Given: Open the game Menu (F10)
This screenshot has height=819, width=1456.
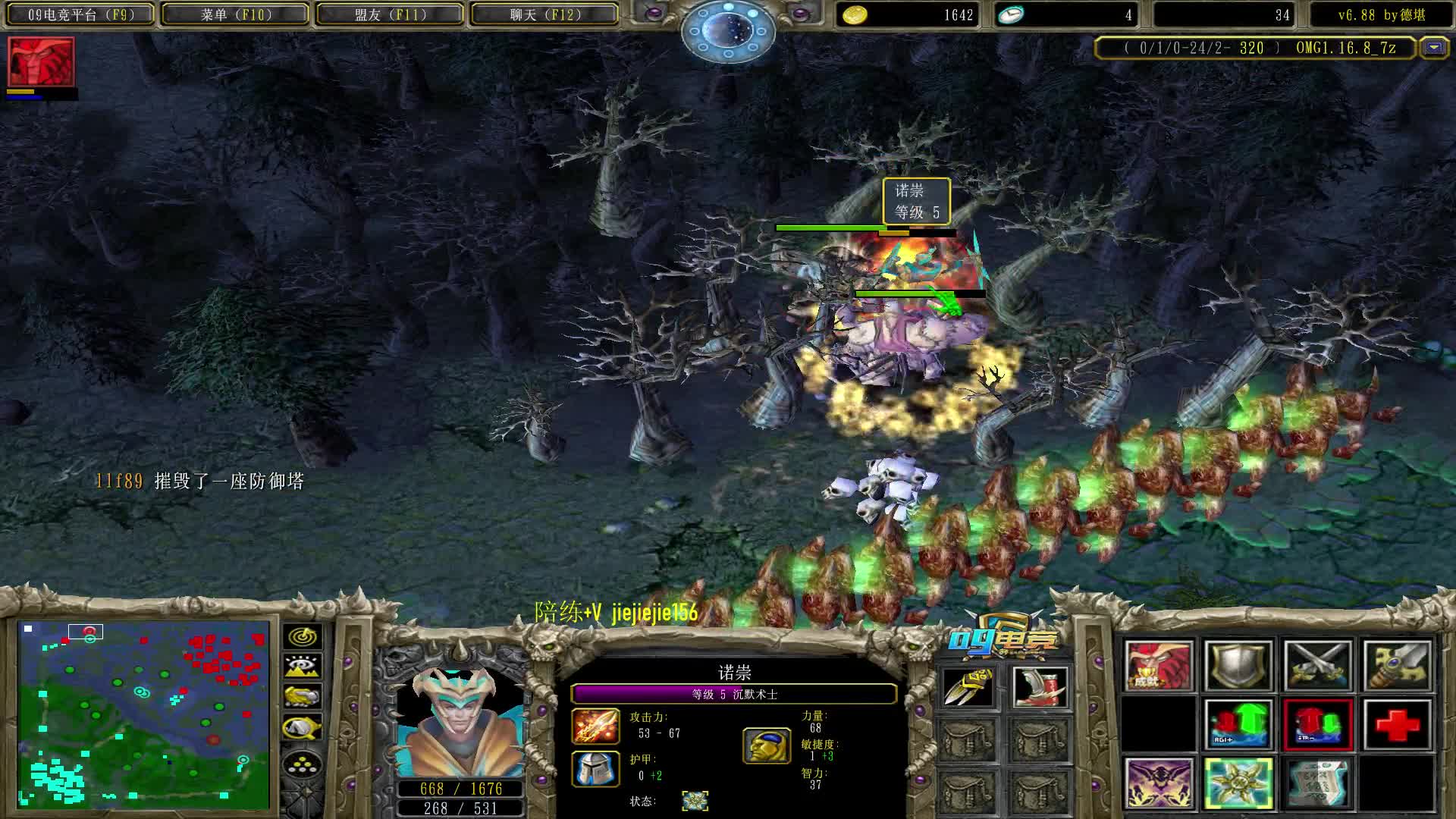Looking at the screenshot, I should tap(236, 14).
